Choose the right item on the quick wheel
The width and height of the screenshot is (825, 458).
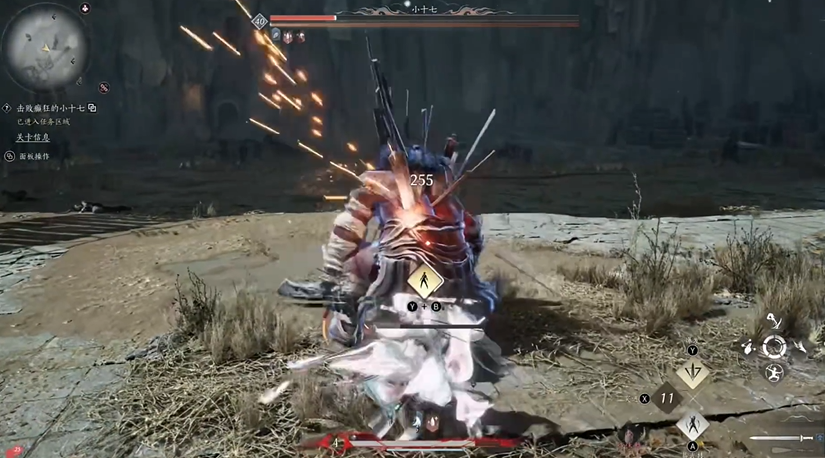tap(800, 347)
